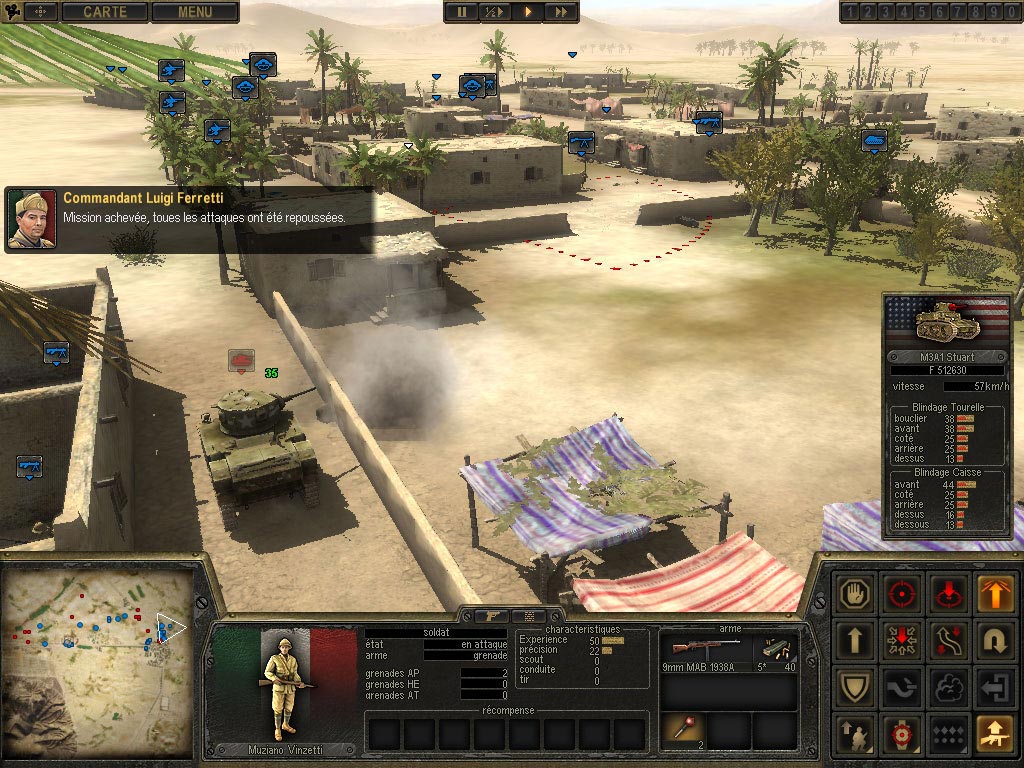Open the MENU button
The width and height of the screenshot is (1024, 768).
(x=195, y=12)
